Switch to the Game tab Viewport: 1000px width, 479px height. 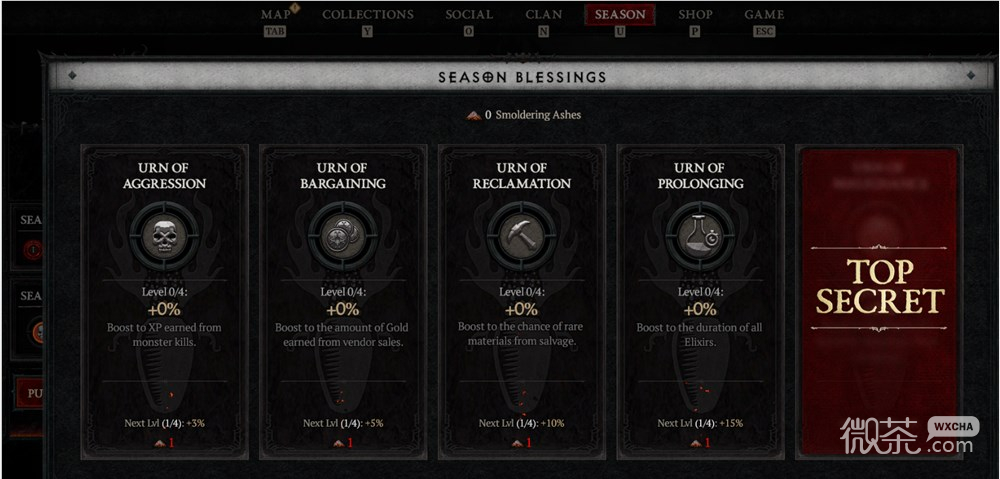click(x=764, y=15)
